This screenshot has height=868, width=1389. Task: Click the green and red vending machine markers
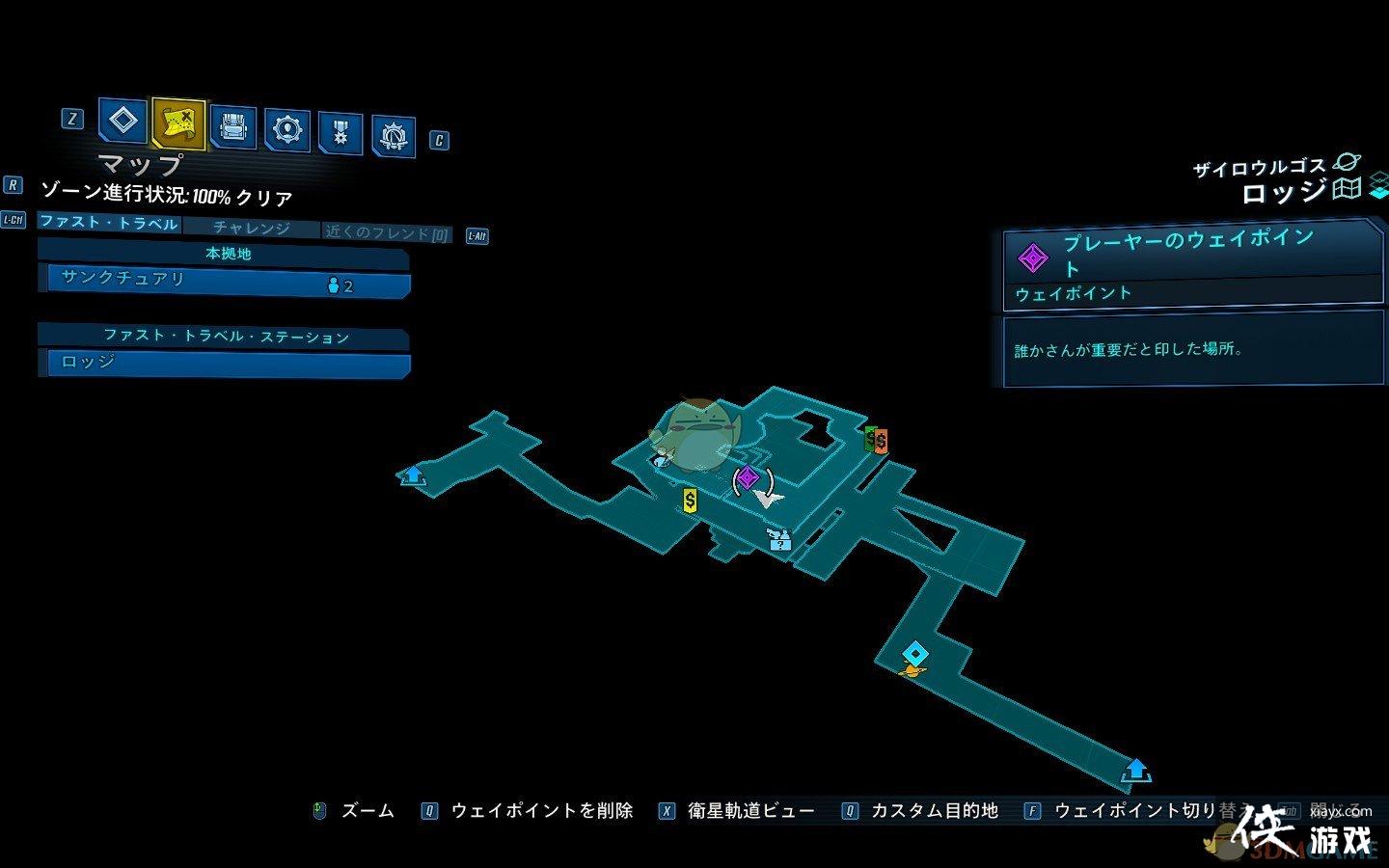[876, 440]
